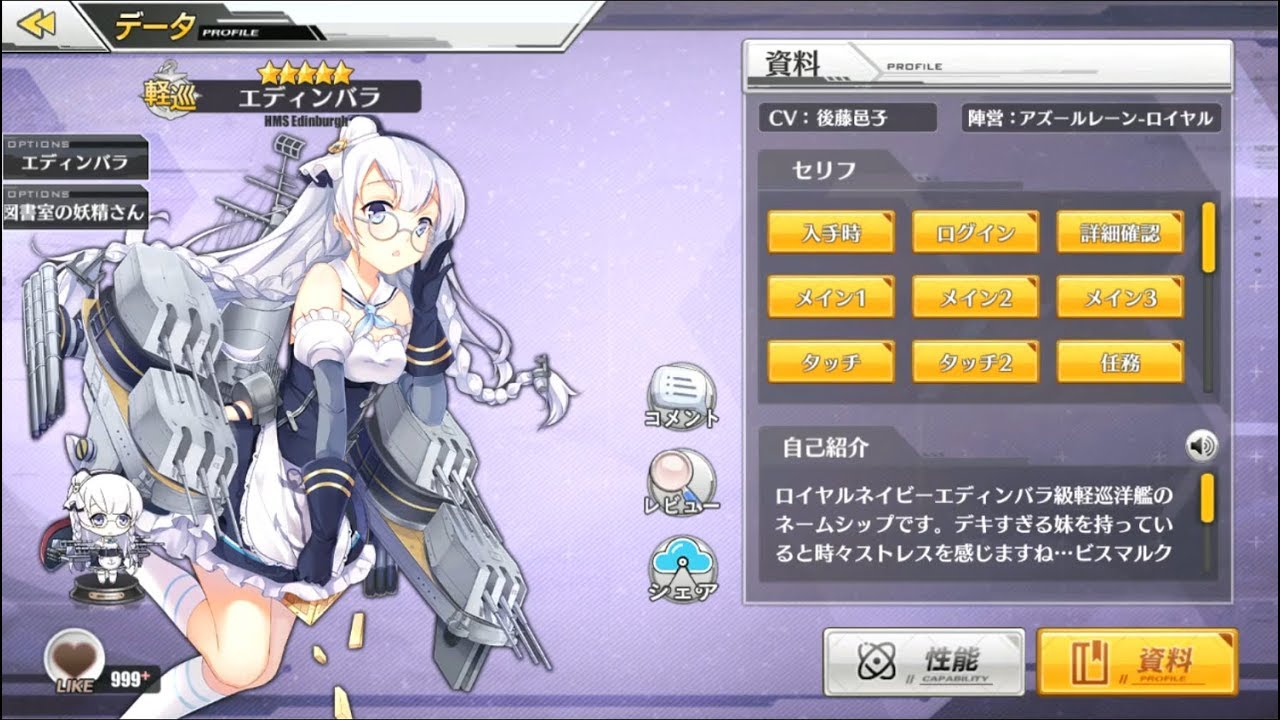This screenshot has width=1280, height=720.
Task: Play the メイン1 voice line
Action: coord(831,297)
